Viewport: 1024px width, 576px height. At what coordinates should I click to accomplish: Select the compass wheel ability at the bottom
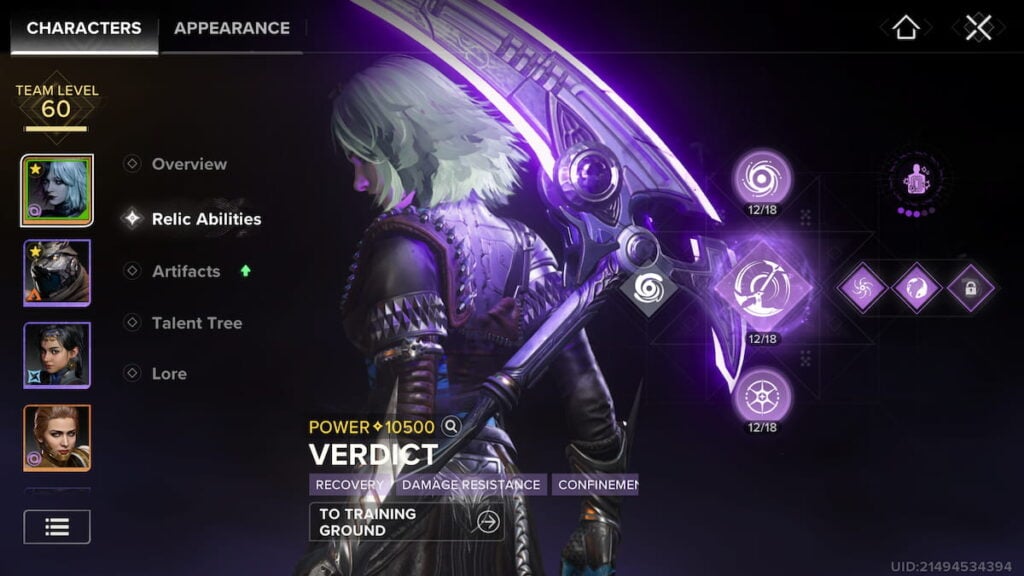pos(762,395)
